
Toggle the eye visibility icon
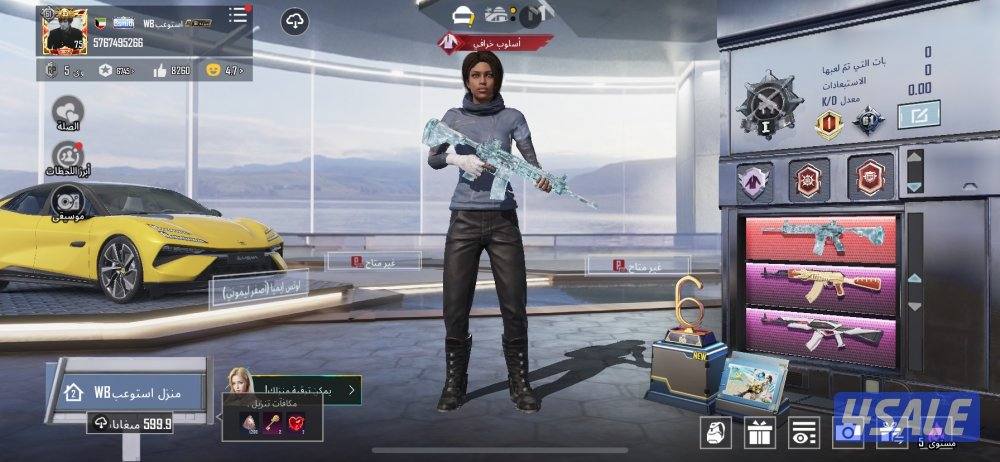[801, 433]
